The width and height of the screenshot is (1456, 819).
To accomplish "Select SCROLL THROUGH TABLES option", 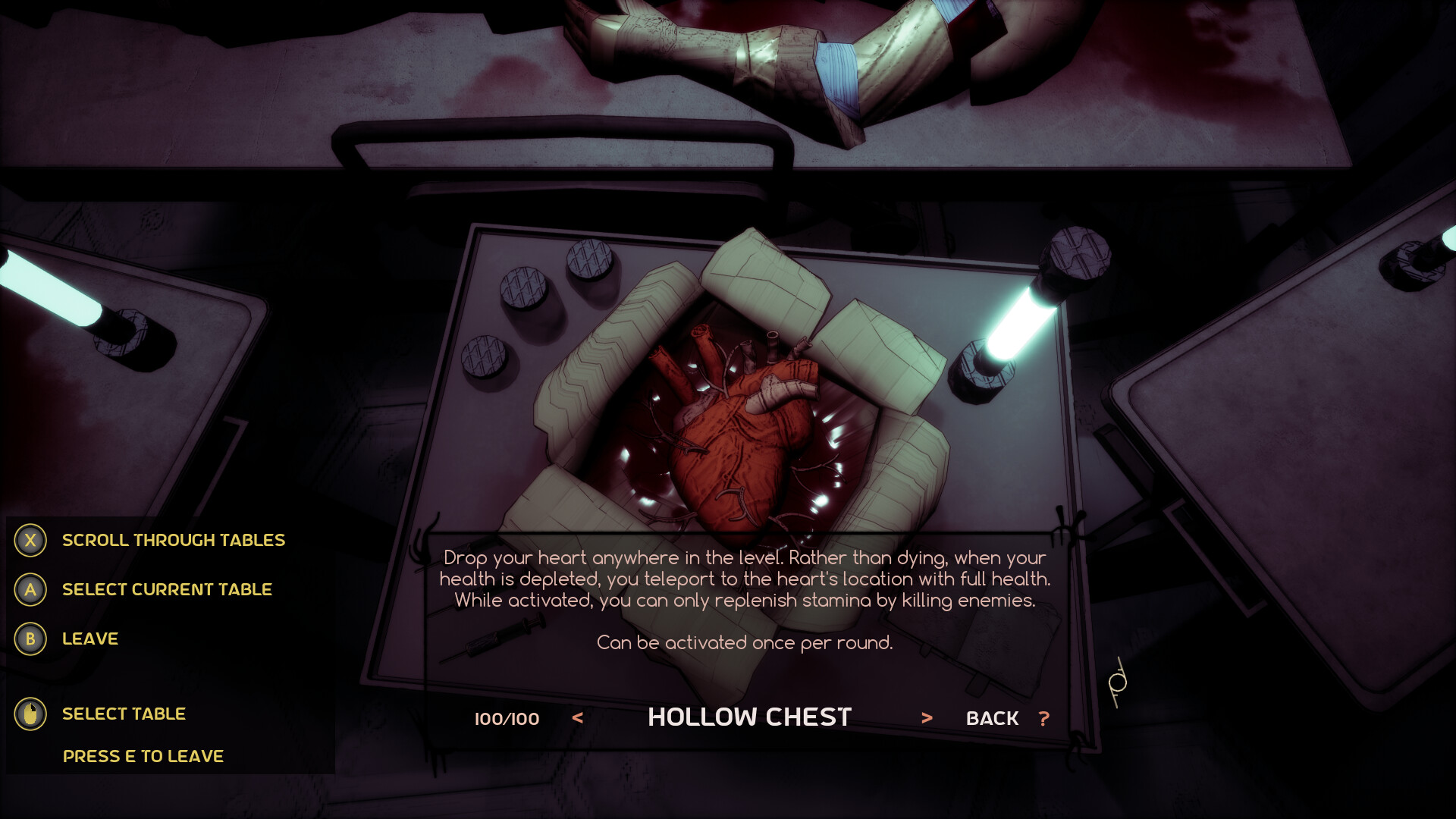I will click(174, 540).
